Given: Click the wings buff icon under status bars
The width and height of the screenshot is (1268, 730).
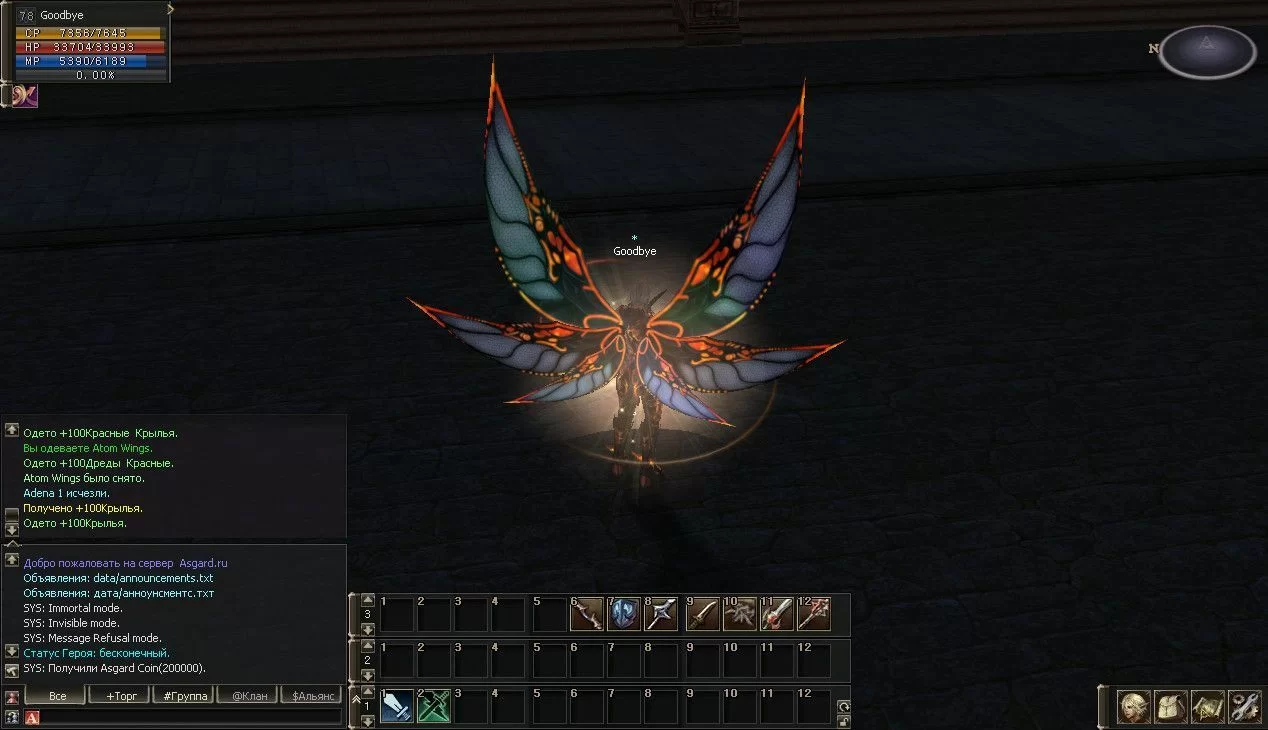Looking at the screenshot, I should [x=25, y=96].
